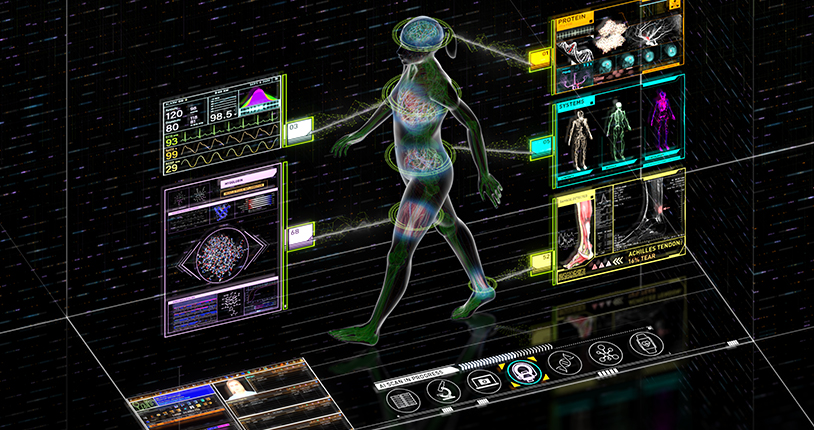The image size is (814, 430).
Task: Open the molecule network toolbar icon
Action: pos(603,353)
